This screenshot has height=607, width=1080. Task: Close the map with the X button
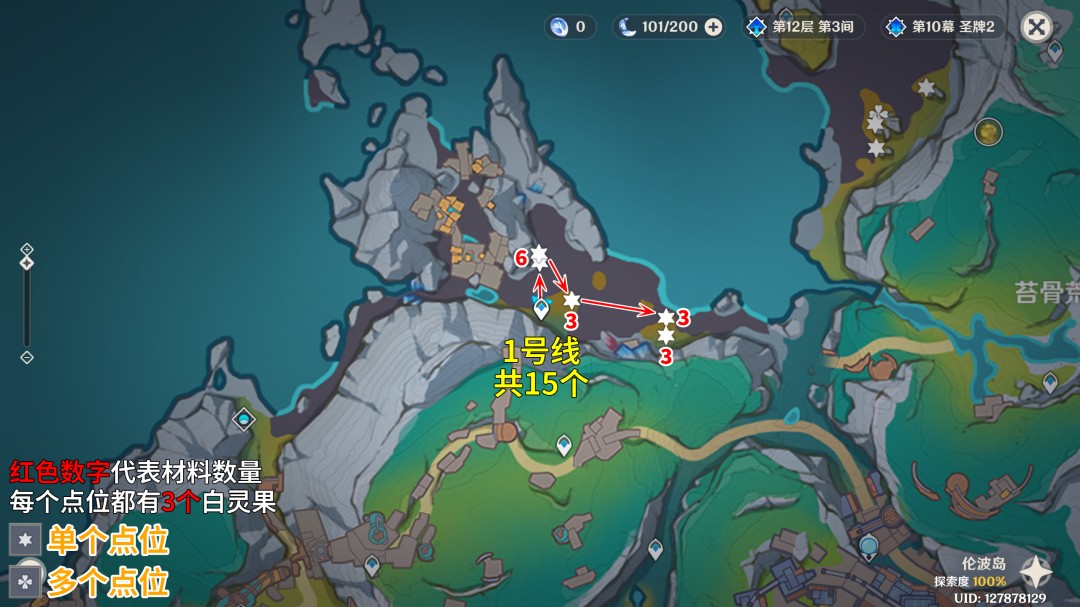[1037, 26]
